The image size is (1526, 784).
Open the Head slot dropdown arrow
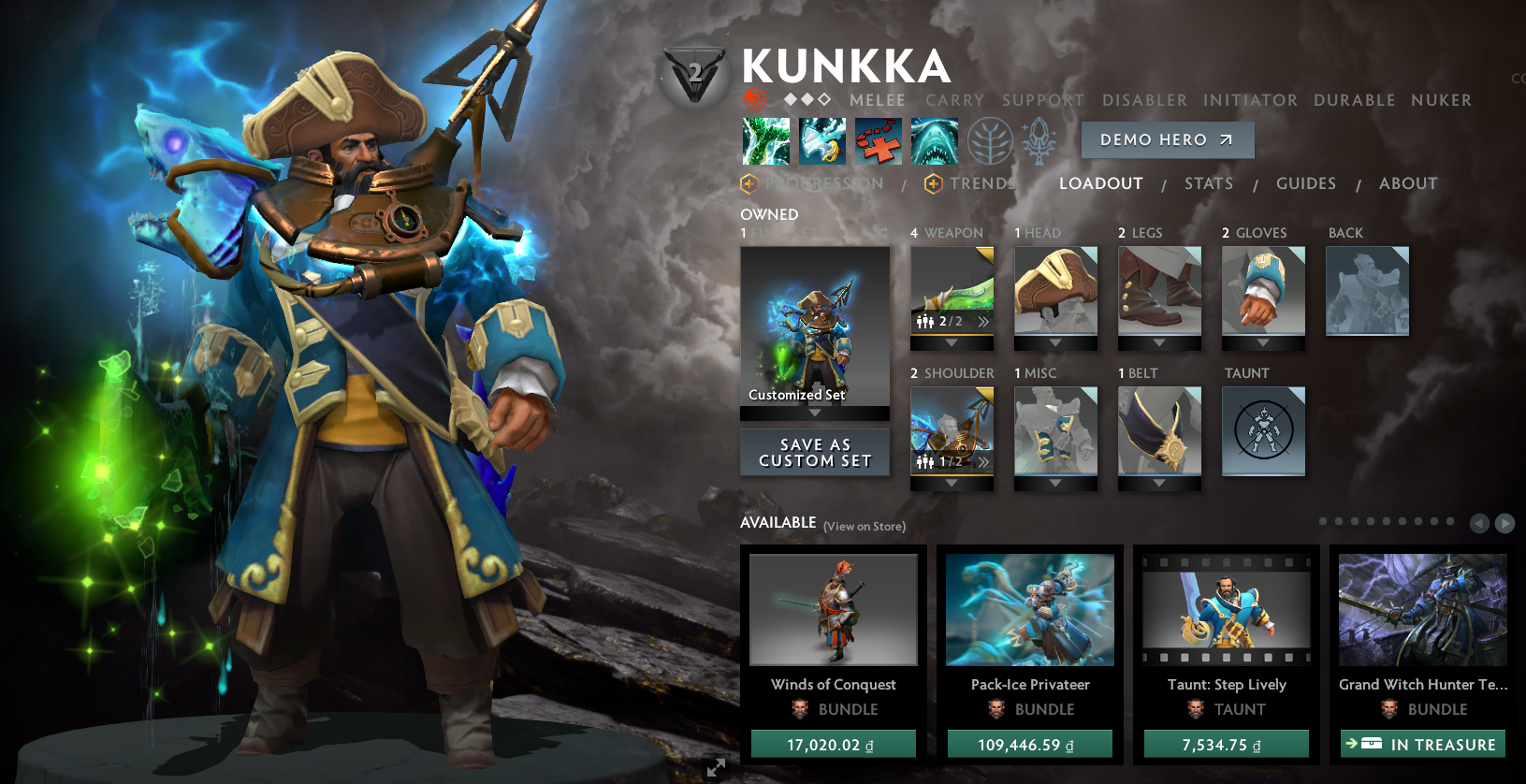1056,342
